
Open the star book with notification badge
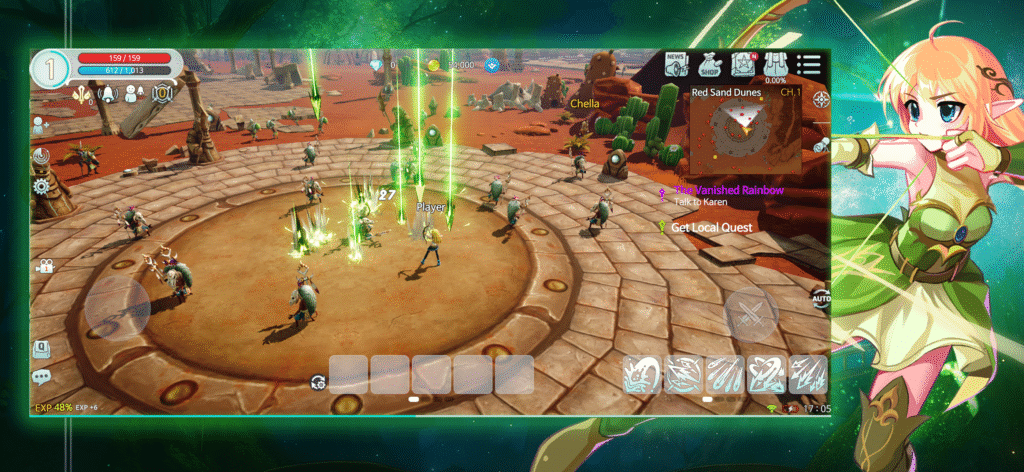click(743, 65)
